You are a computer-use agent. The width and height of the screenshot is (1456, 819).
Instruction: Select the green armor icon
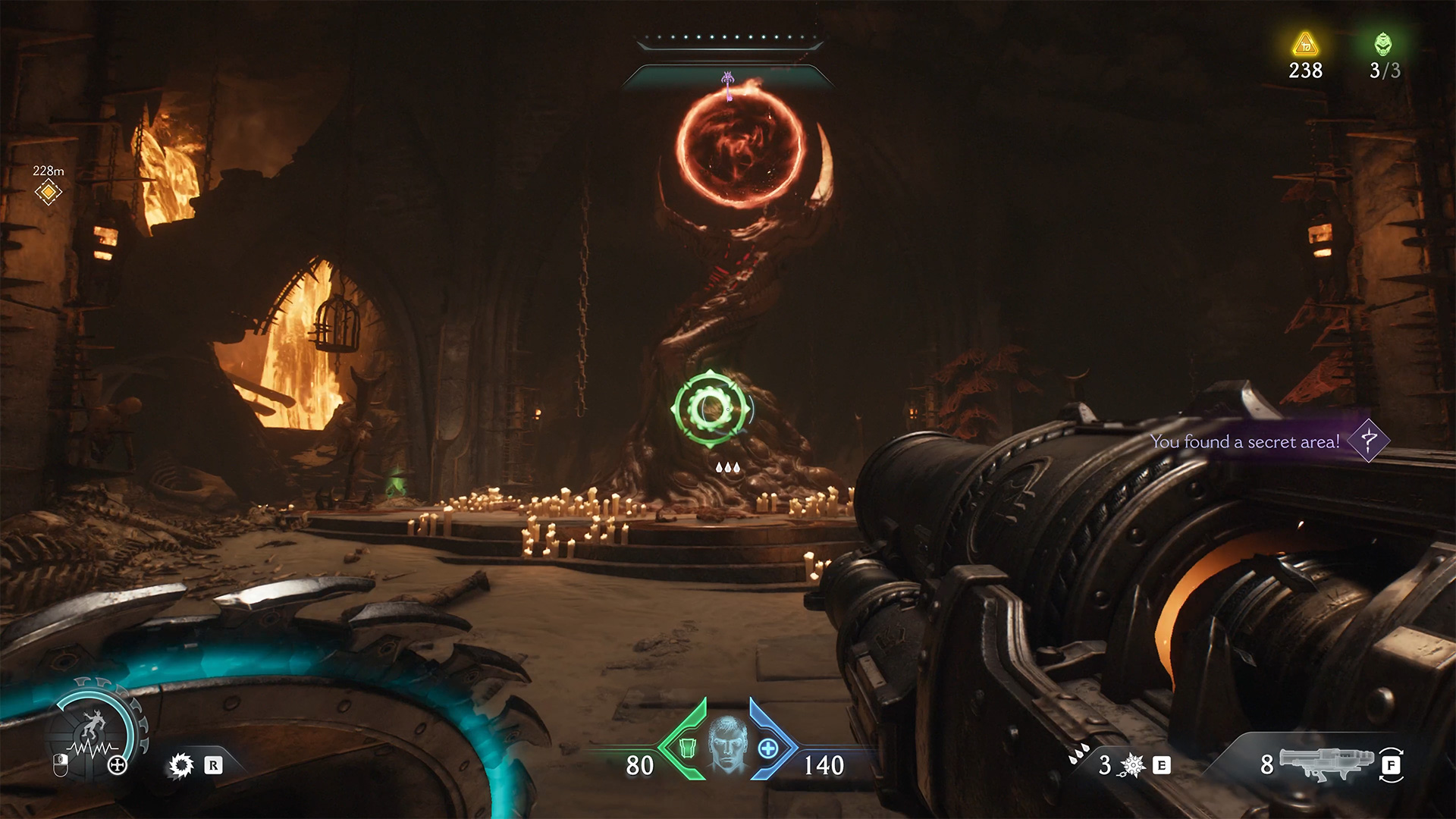[688, 748]
